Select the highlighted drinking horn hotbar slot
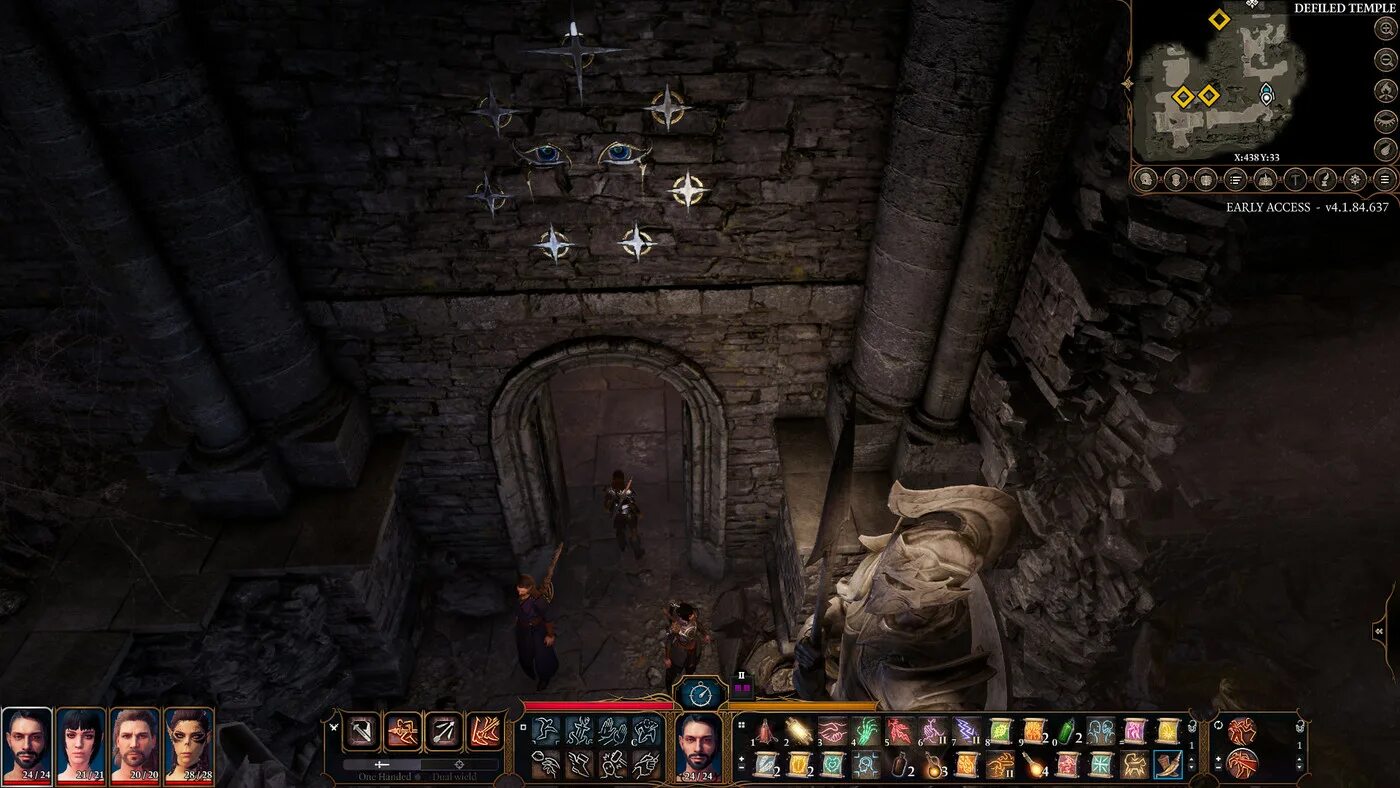 tap(1168, 765)
